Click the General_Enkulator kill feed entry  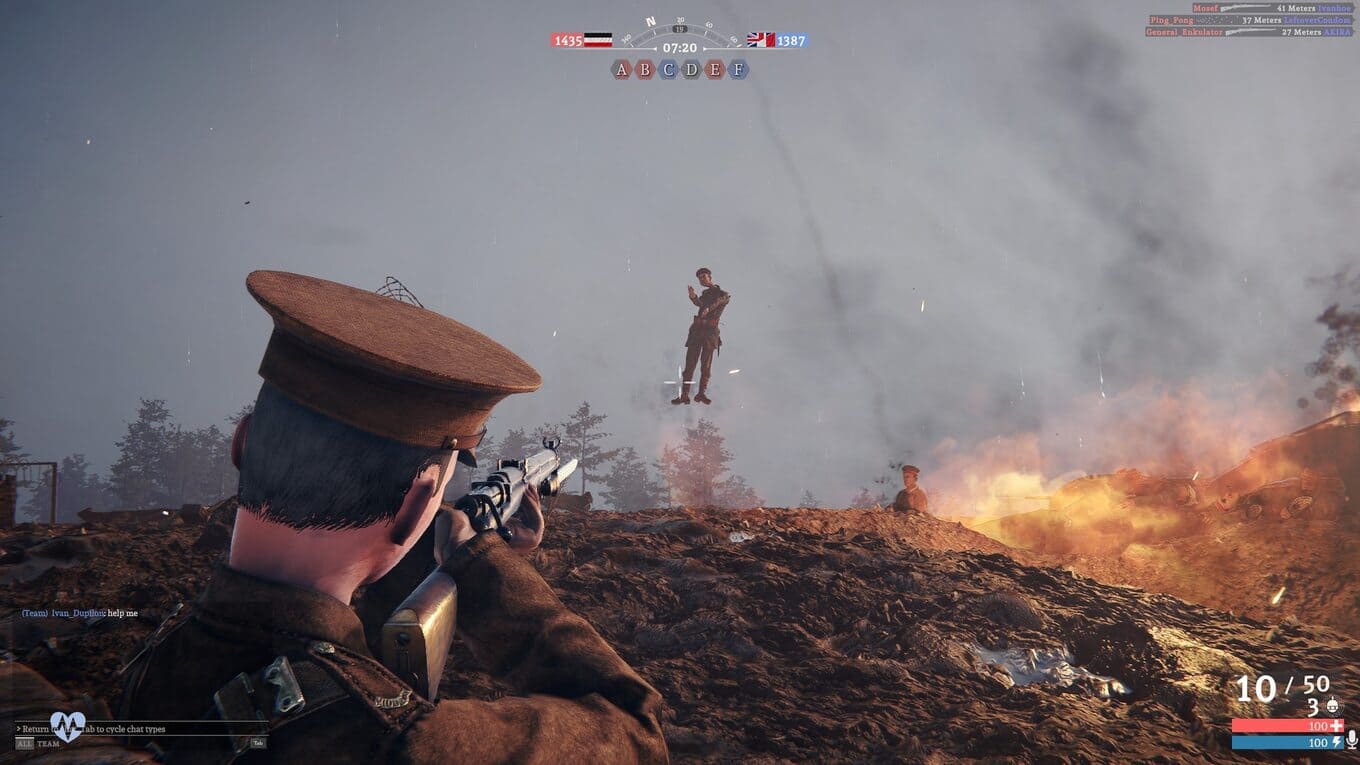coord(1249,32)
